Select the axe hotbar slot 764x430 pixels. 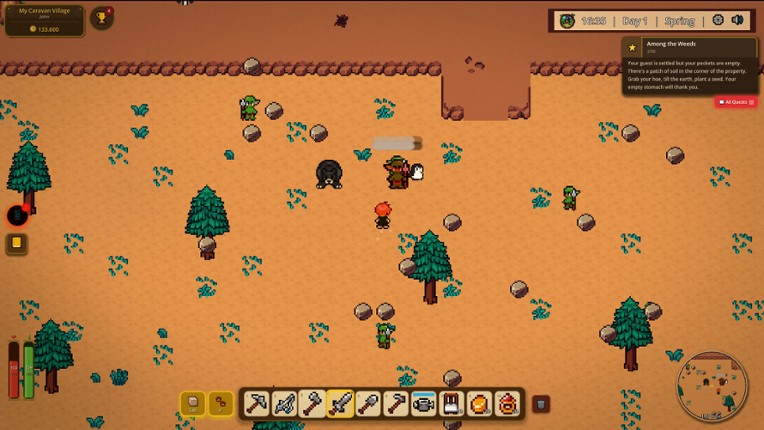pyautogui.click(x=312, y=404)
